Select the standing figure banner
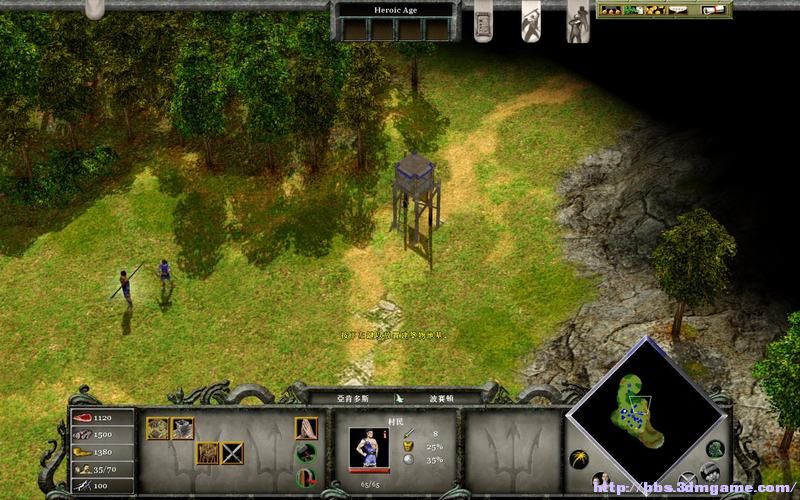This screenshot has height=500, width=800. 578,20
